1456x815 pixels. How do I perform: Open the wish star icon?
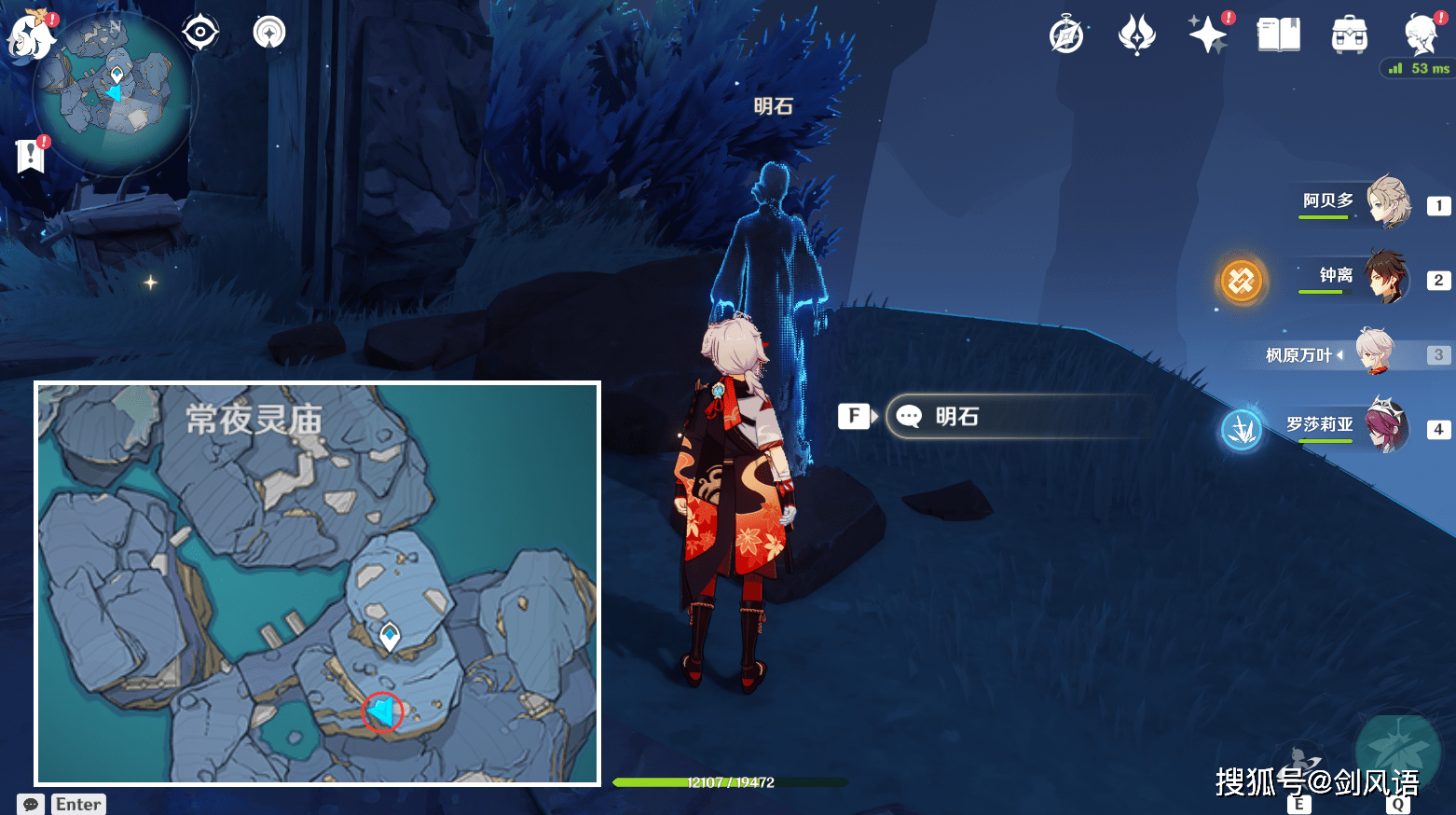click(x=1208, y=35)
